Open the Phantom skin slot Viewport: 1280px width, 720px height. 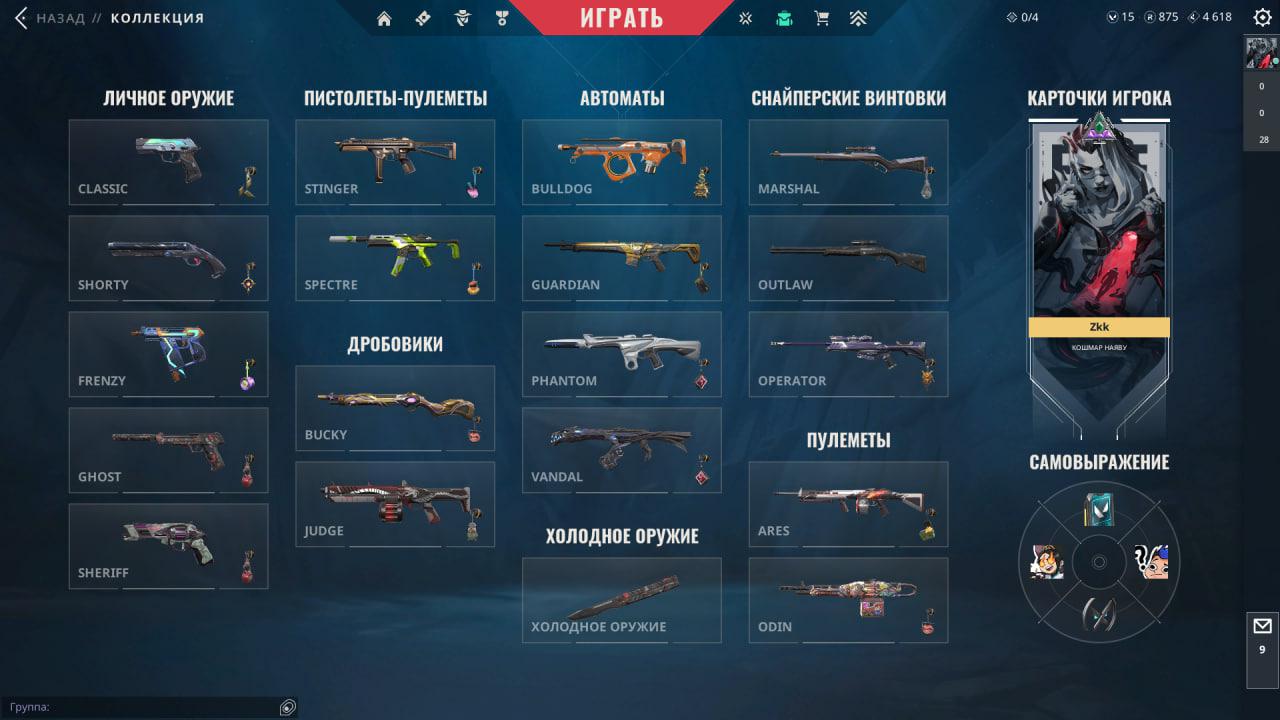tap(621, 354)
